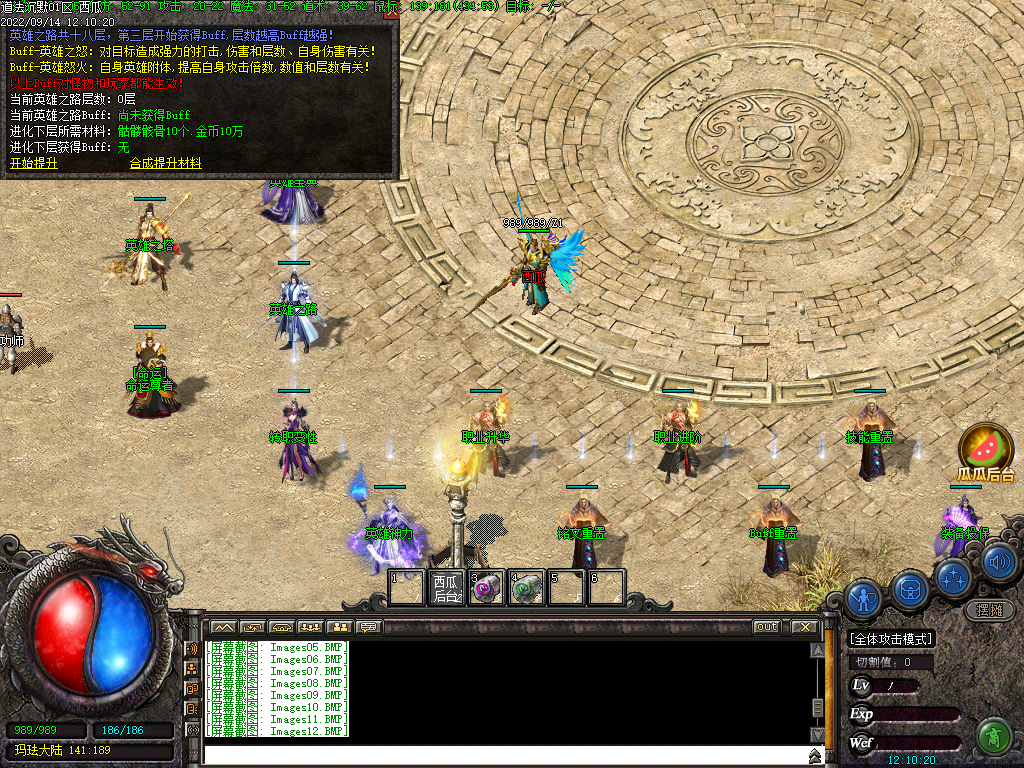Viewport: 1024px width, 768px height.
Task: Focus the chat text input field
Action: click(500, 754)
